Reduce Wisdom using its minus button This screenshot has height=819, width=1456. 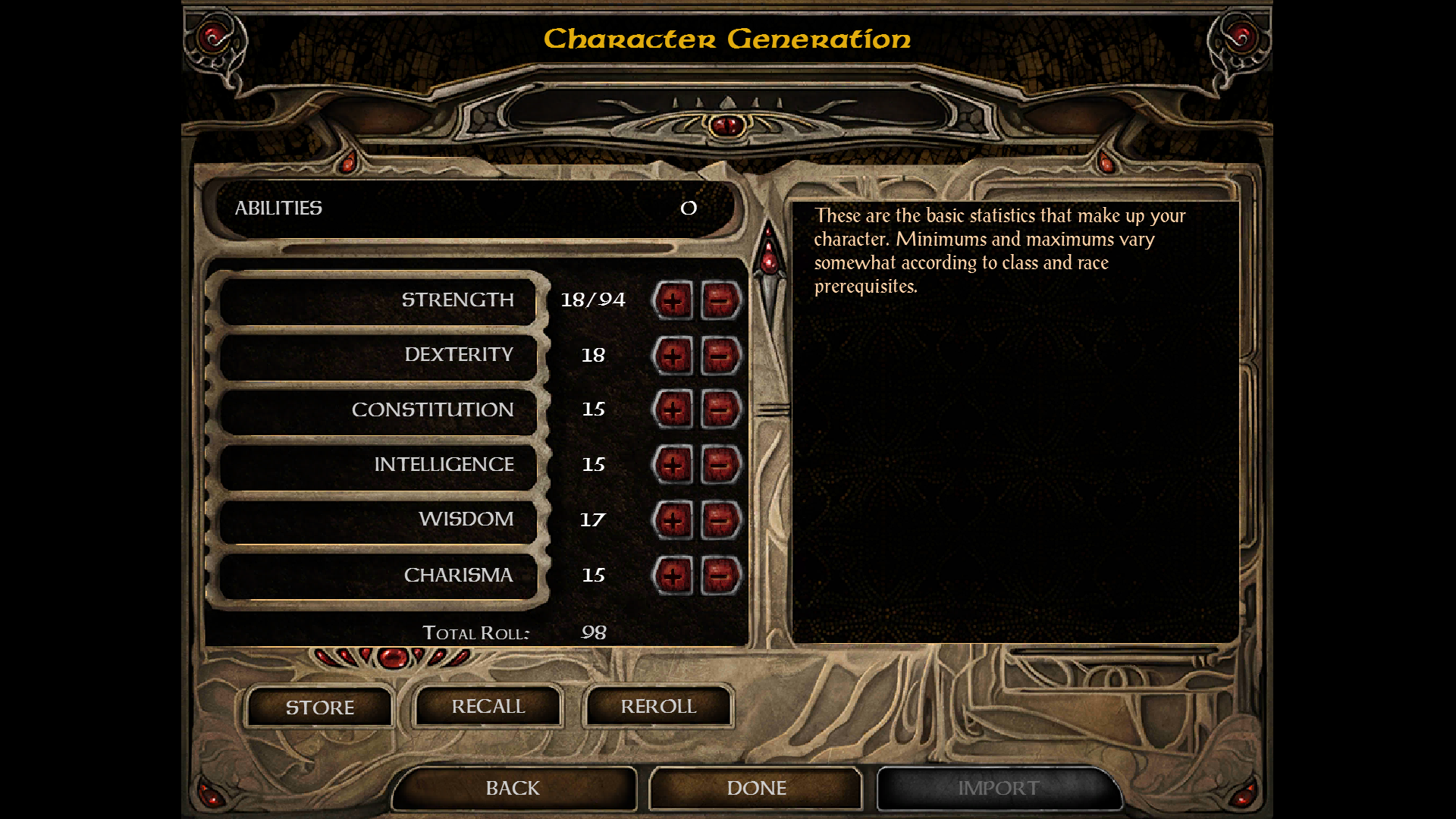click(720, 520)
